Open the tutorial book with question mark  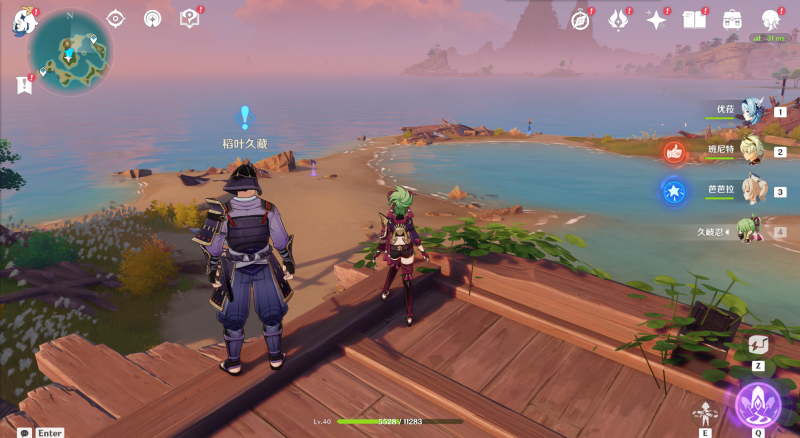click(189, 18)
